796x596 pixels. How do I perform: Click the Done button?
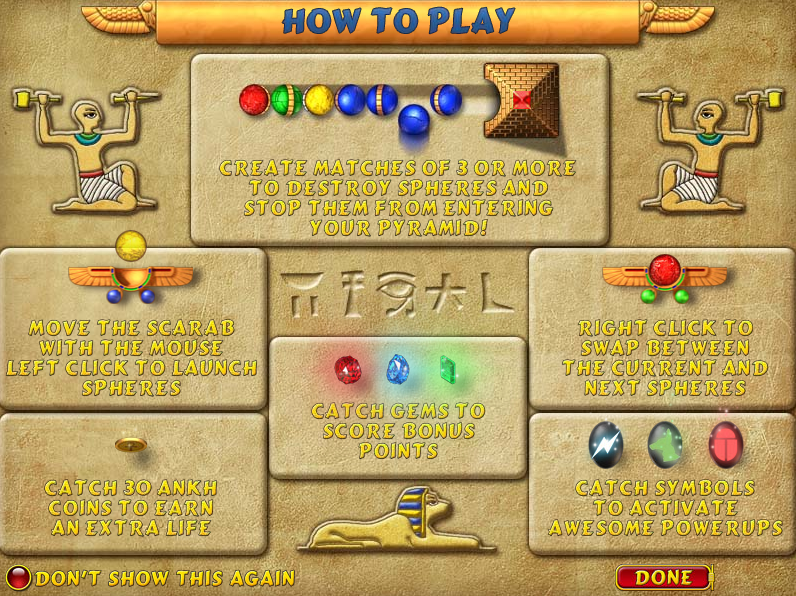click(663, 577)
